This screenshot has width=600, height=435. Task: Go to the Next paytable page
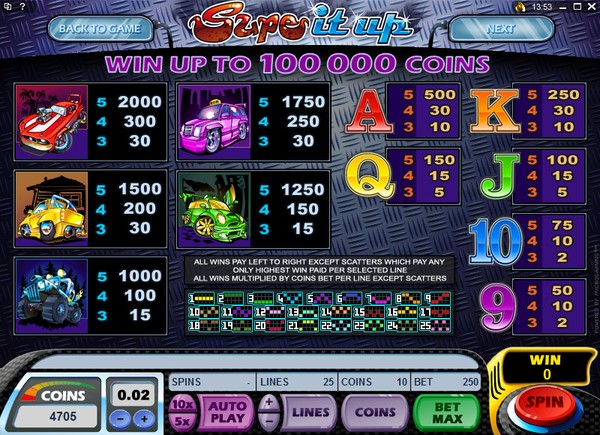point(502,28)
